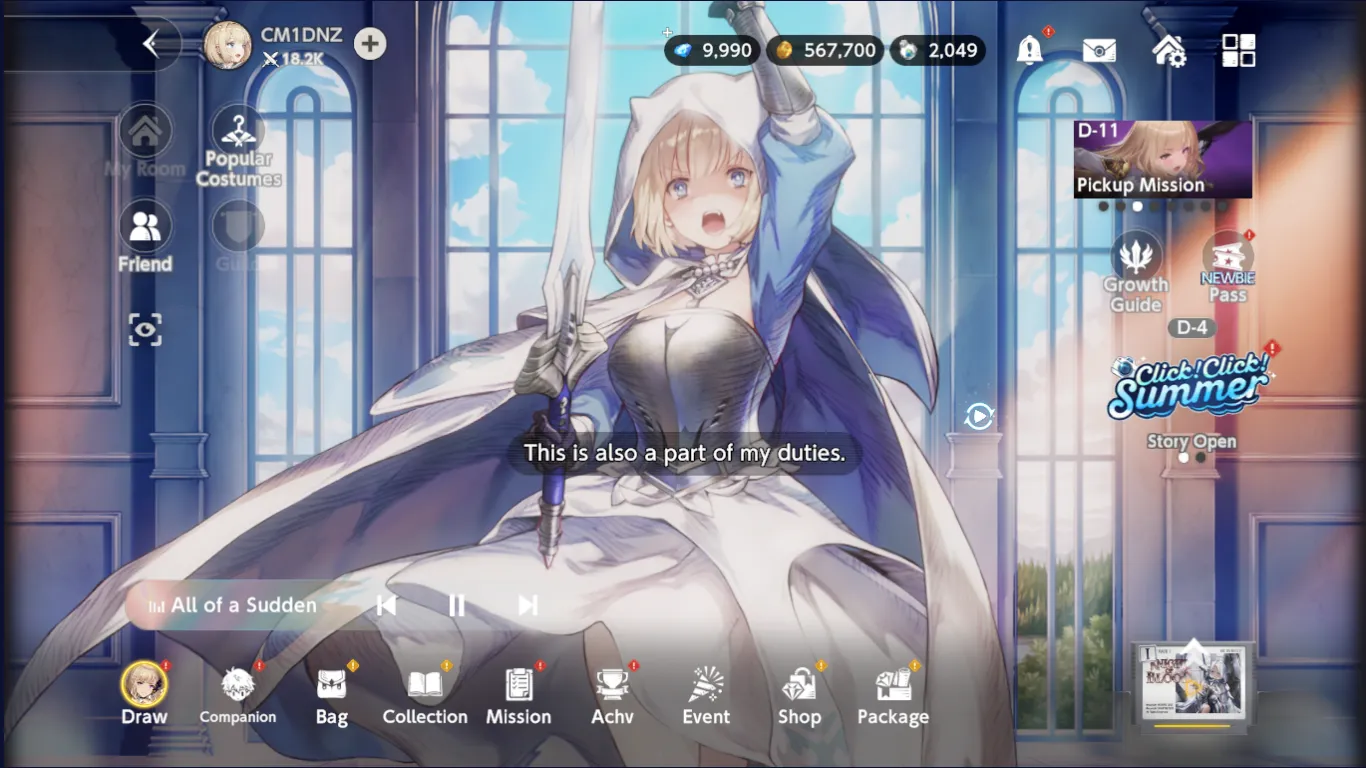This screenshot has height=768, width=1366.
Task: Open Popular Costumes
Action: 238,147
